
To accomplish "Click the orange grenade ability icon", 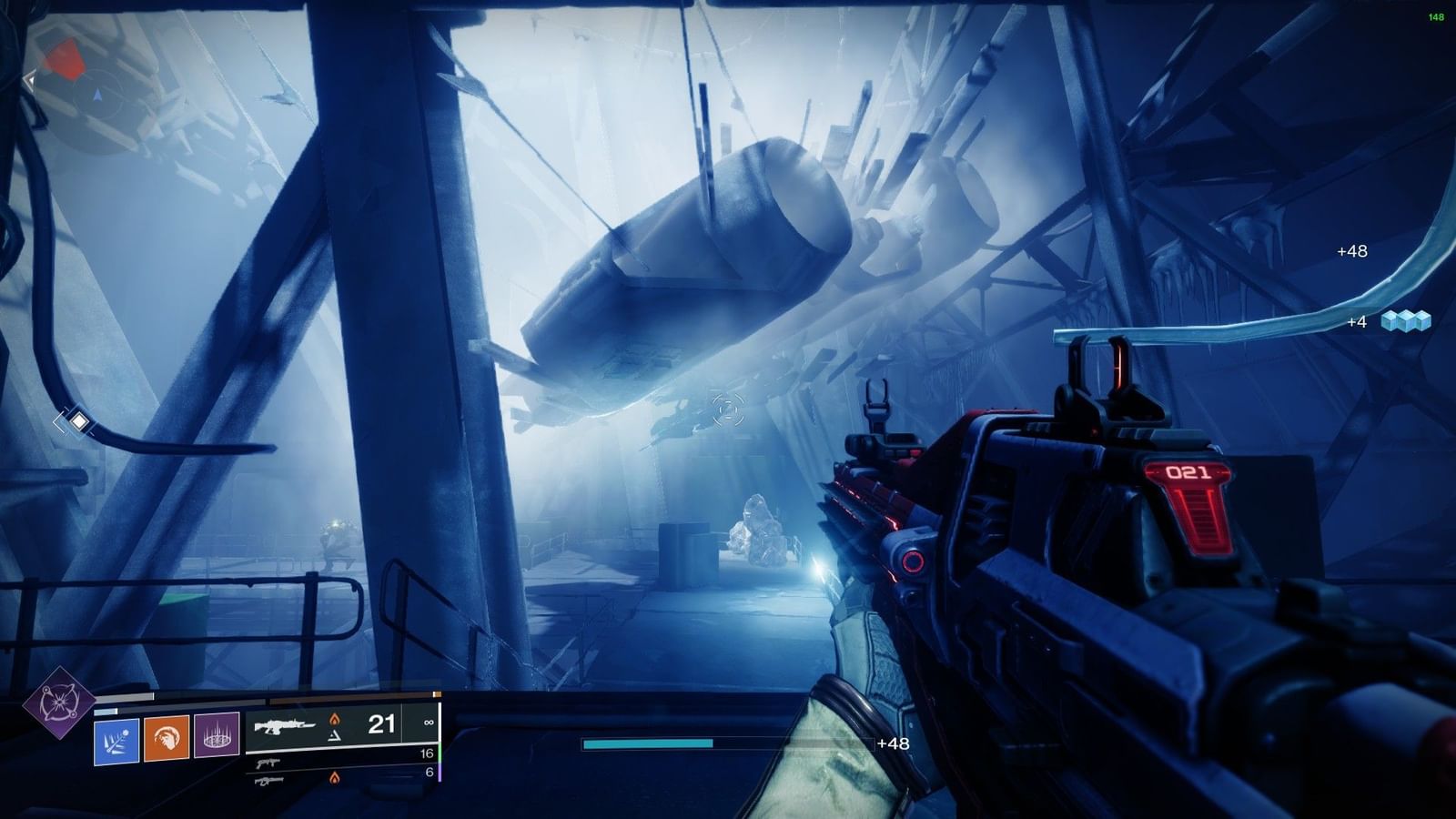I will click(x=167, y=739).
